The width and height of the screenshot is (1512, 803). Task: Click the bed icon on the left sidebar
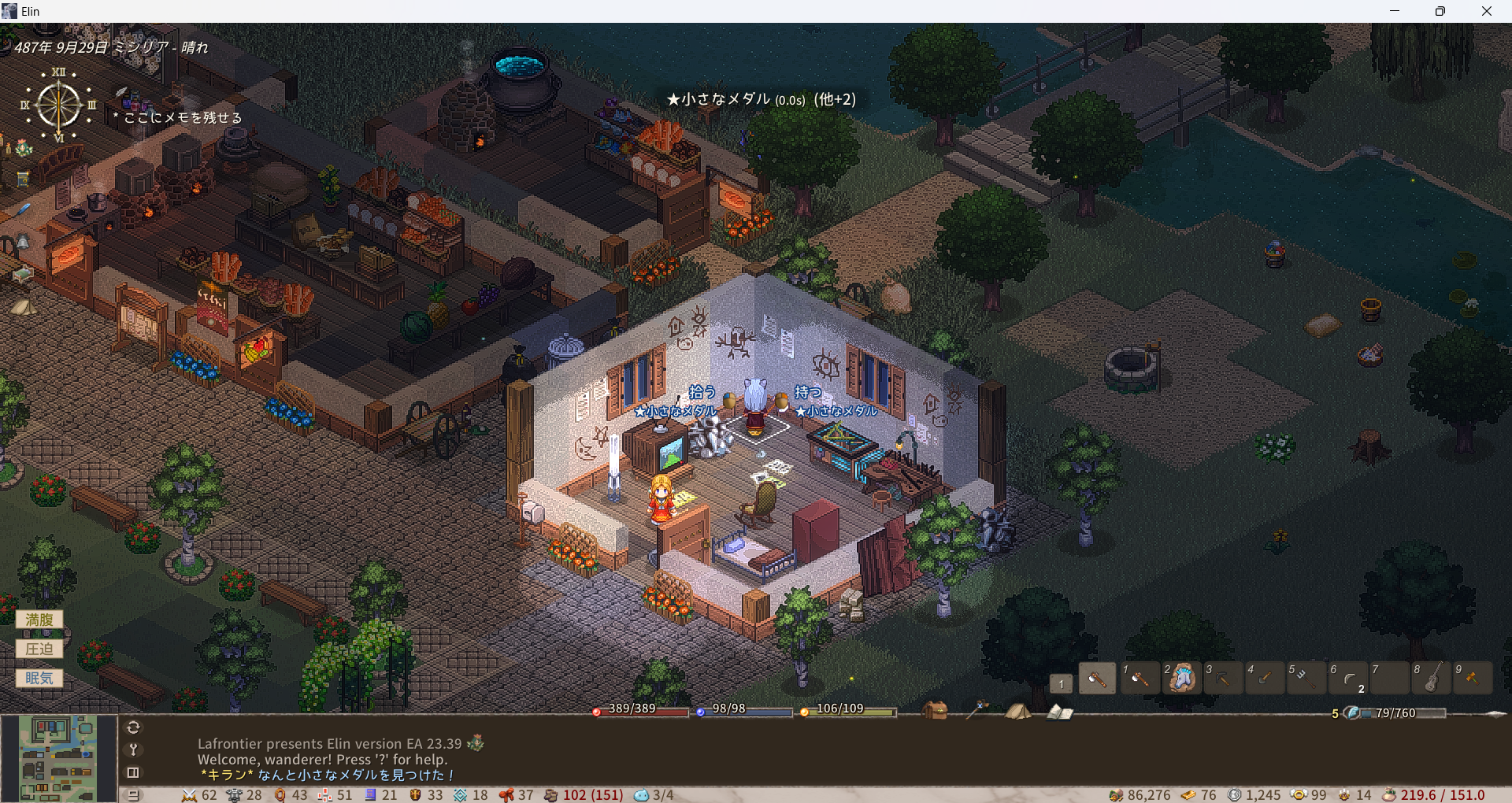coord(21,274)
